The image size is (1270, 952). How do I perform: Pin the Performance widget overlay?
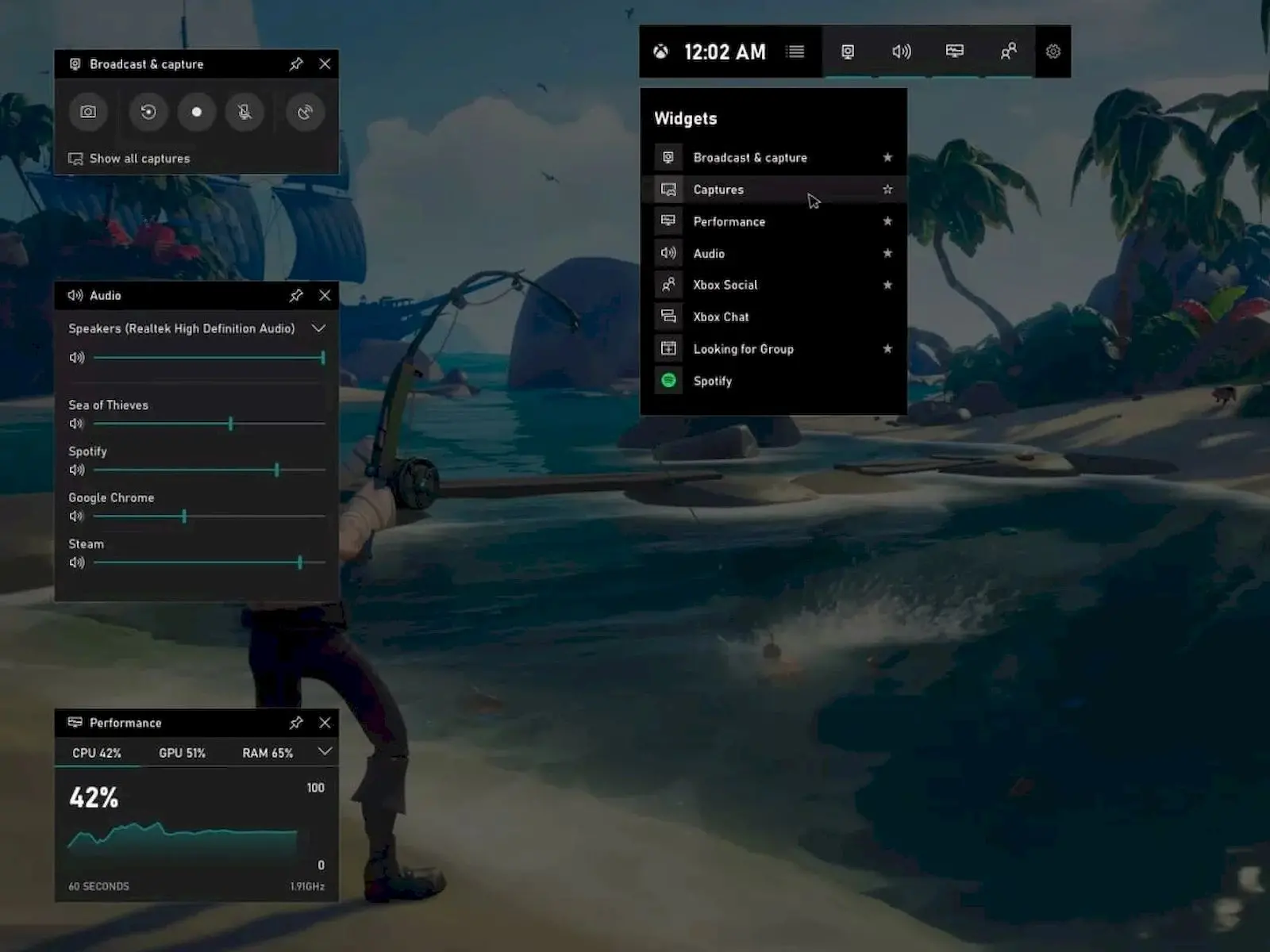[296, 723]
